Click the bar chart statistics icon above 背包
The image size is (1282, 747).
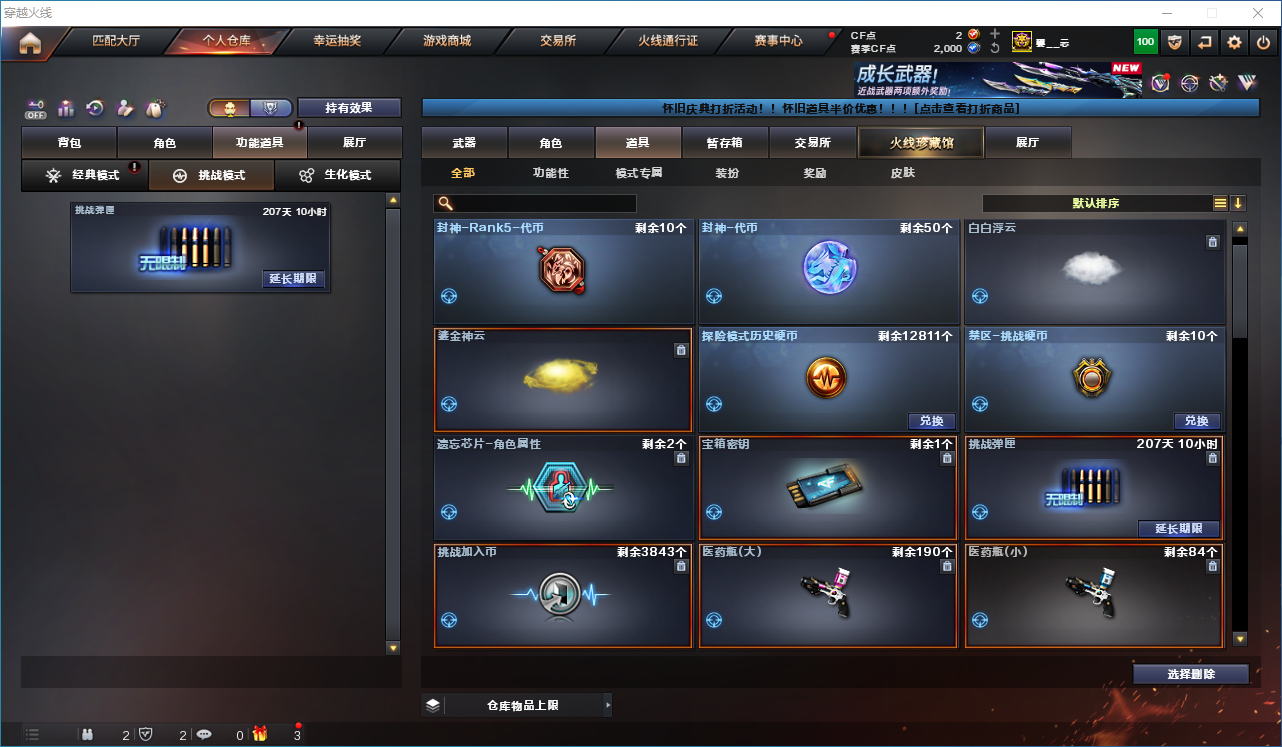tap(65, 108)
